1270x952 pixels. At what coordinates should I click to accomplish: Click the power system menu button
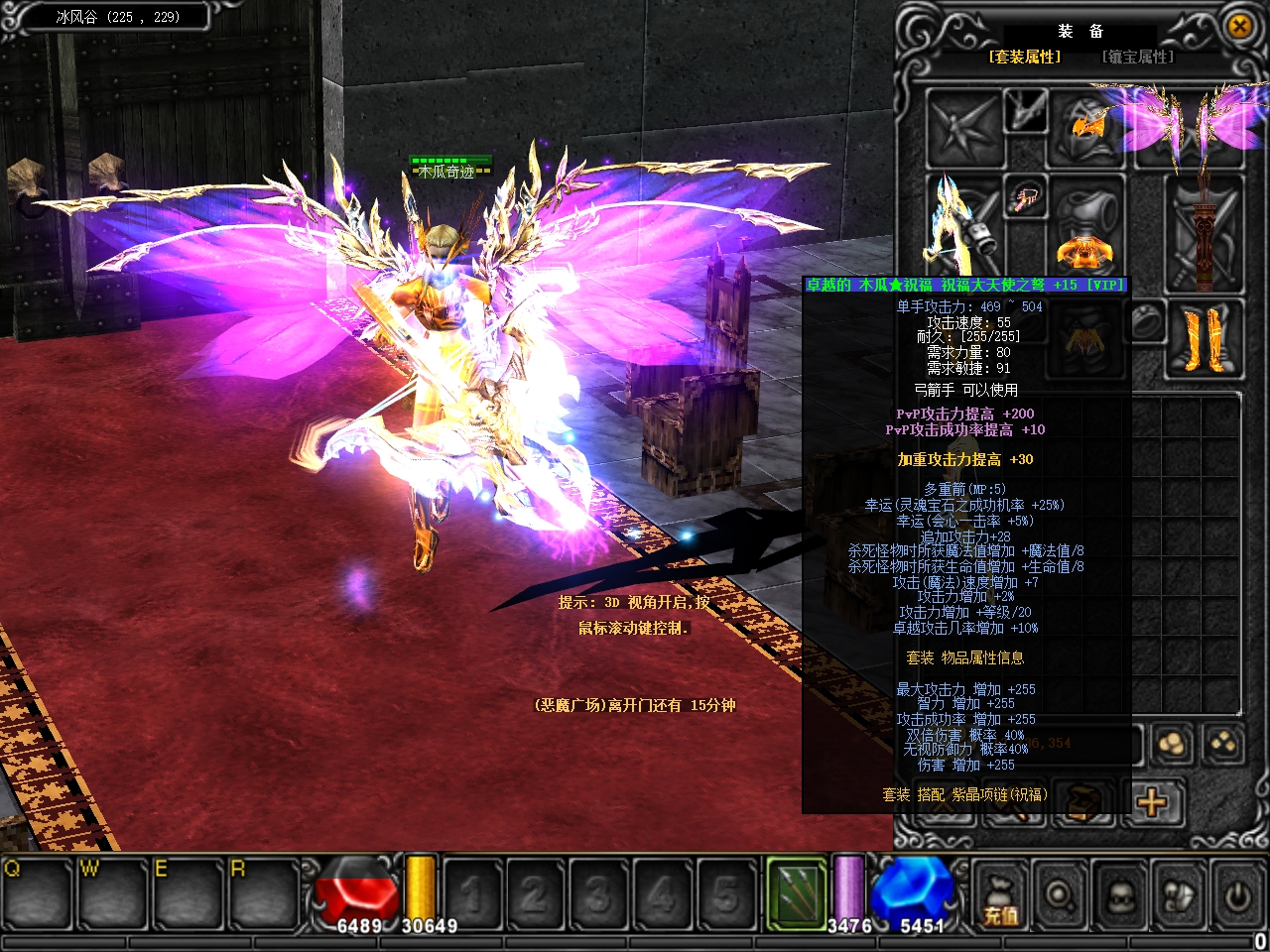(x=1236, y=897)
